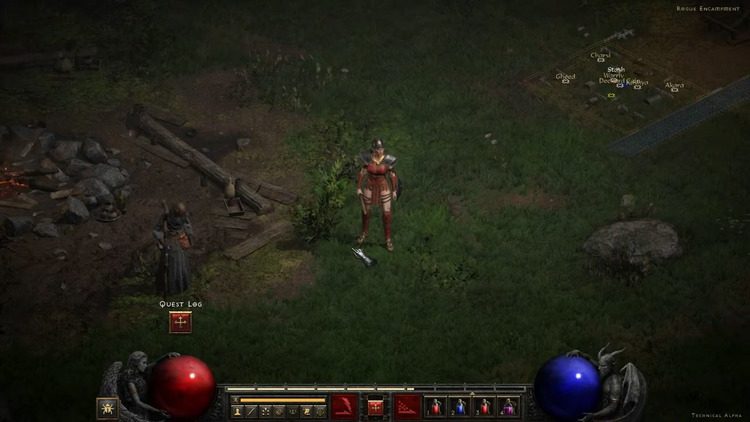Image resolution: width=750 pixels, height=422 pixels.
Task: Toggle the center mini-panel button on the action bar
Action: pyautogui.click(x=376, y=406)
